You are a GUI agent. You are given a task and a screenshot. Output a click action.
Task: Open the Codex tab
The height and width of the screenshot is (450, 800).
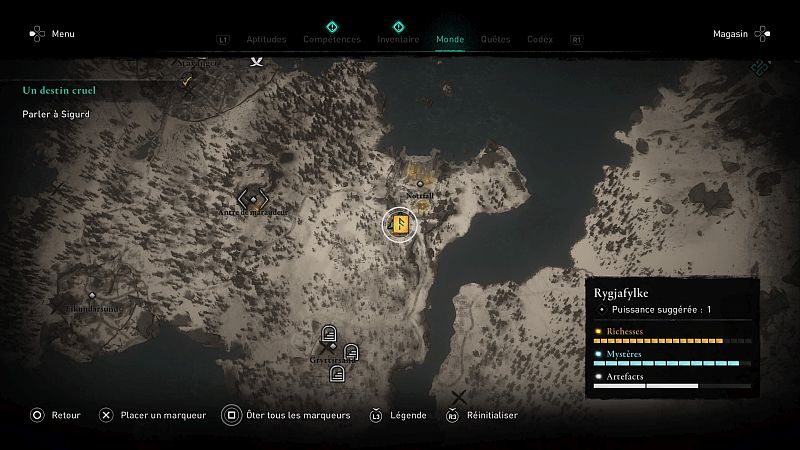540,40
